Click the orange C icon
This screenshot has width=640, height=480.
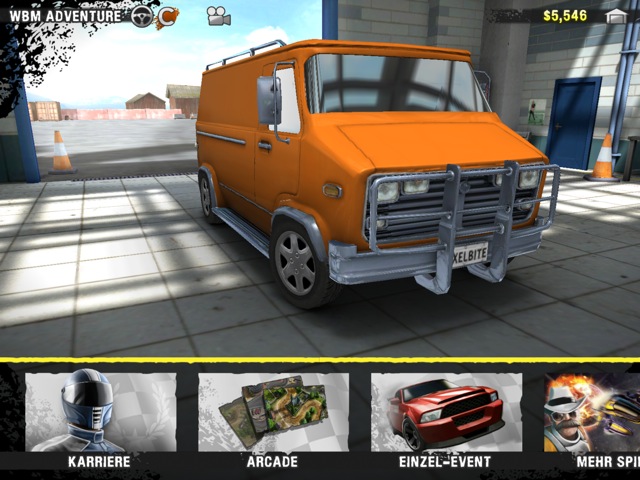[x=167, y=16]
